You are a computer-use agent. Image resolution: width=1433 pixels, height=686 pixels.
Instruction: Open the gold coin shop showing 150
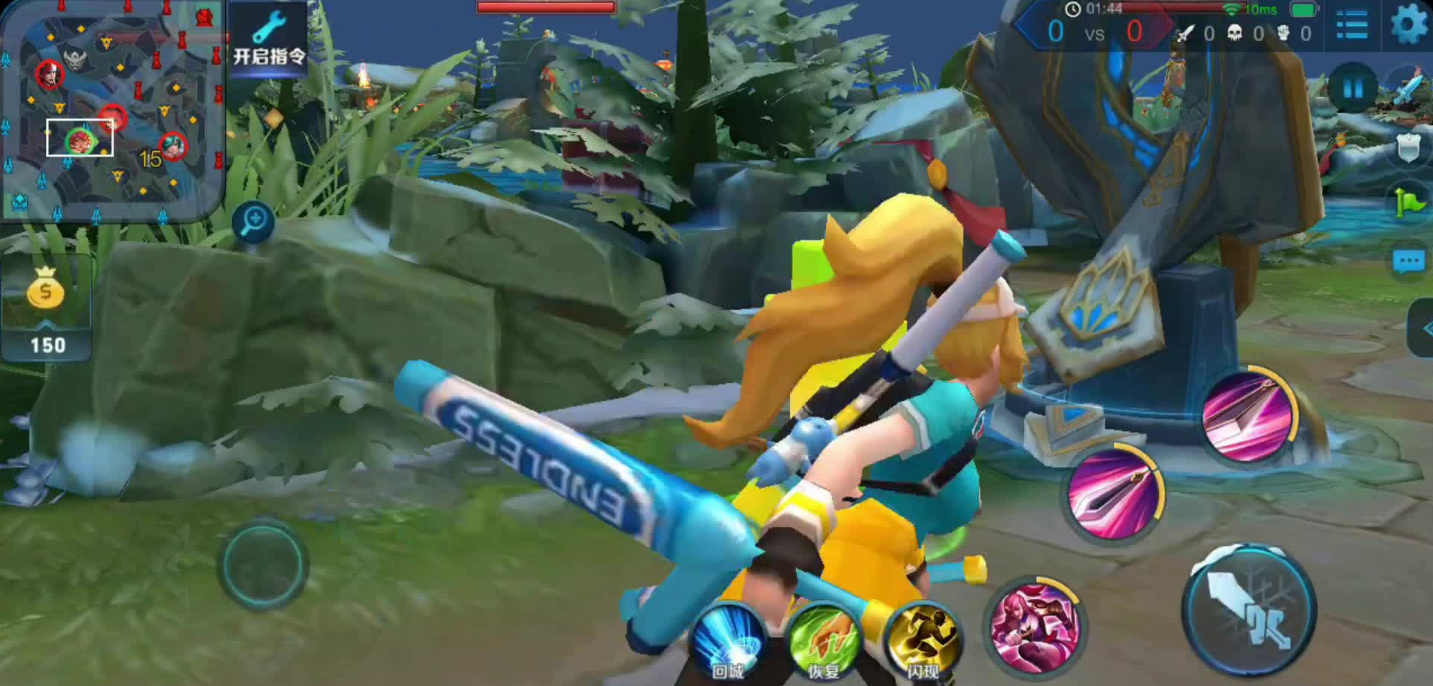46,310
